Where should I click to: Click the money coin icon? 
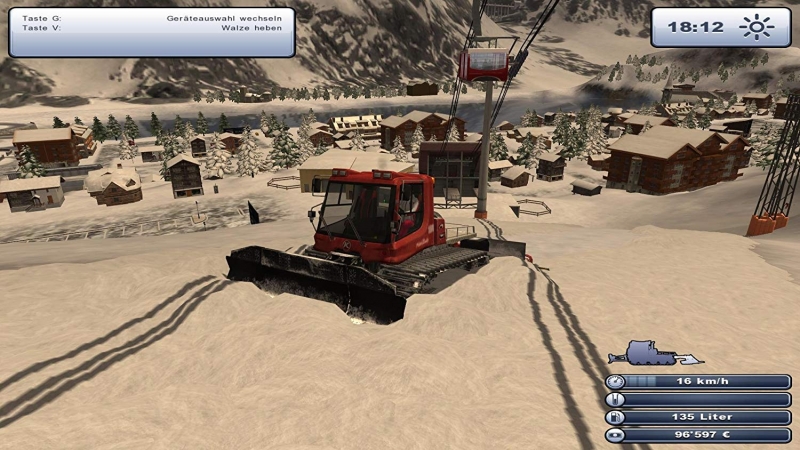pos(615,435)
